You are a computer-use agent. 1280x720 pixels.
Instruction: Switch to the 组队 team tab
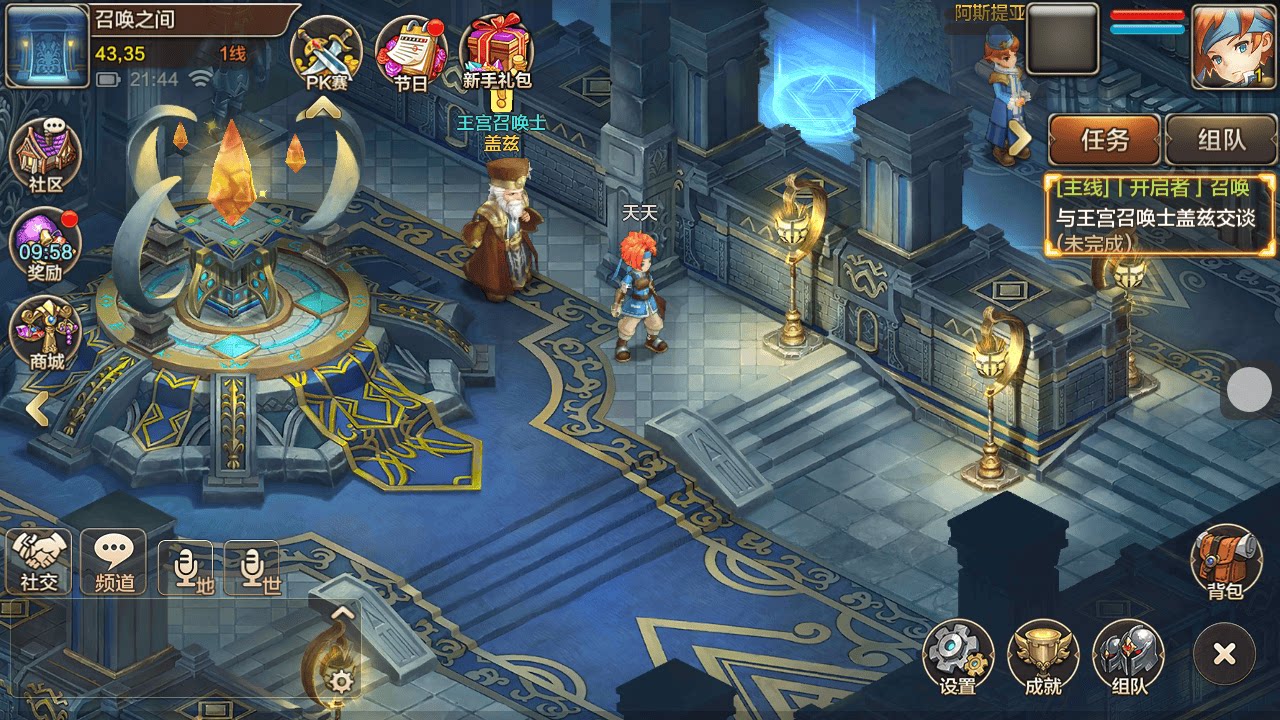(x=1222, y=141)
